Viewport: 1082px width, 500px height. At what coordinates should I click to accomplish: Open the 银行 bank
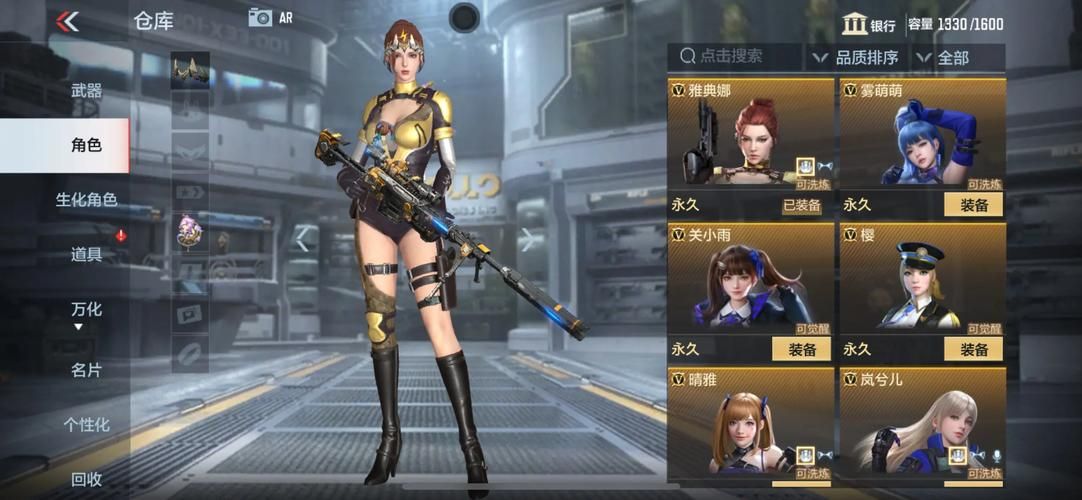[868, 25]
